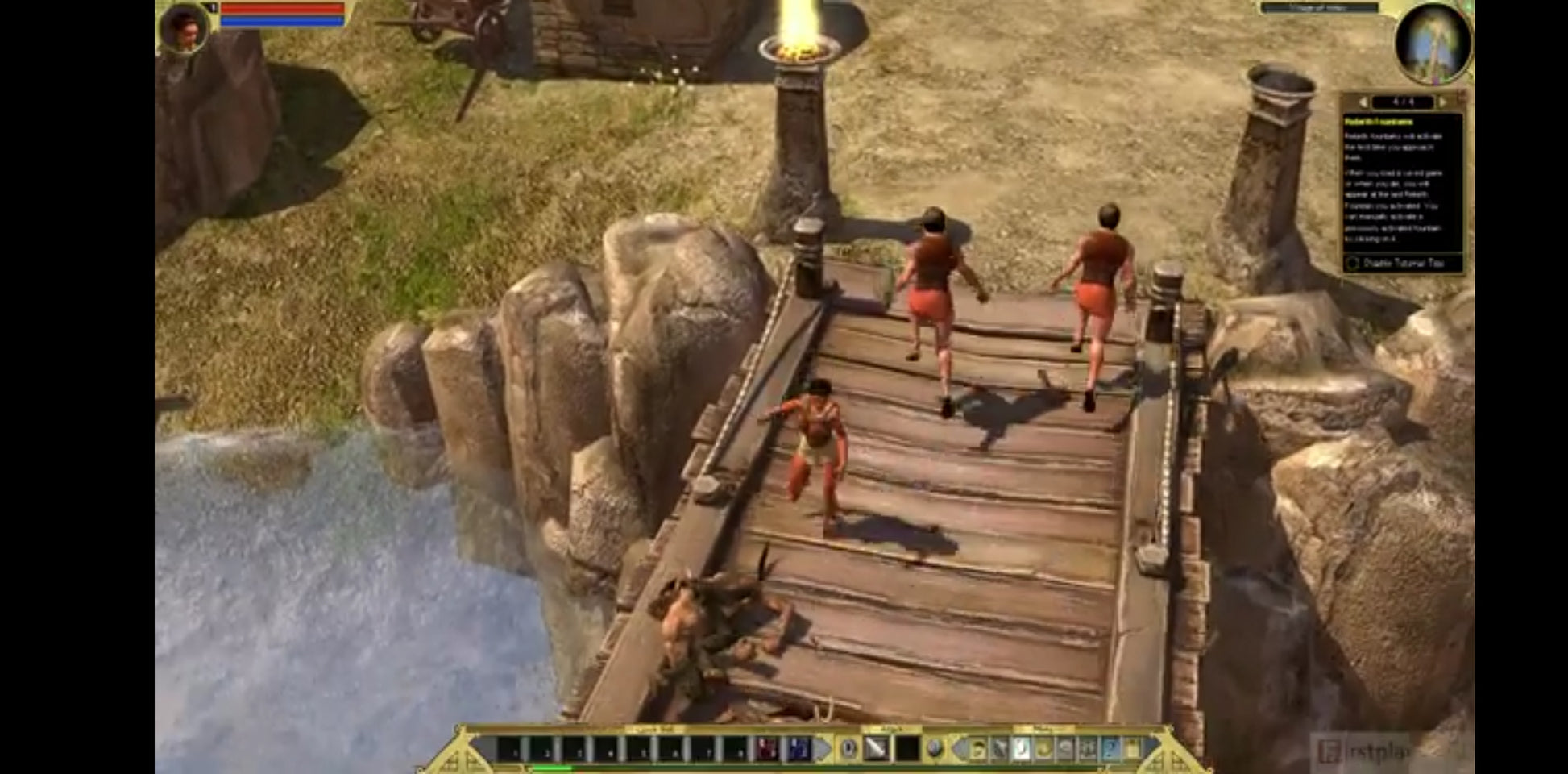Click the arrow left of the menu icons
Viewport: 1568px width, 774px height.
(960, 749)
